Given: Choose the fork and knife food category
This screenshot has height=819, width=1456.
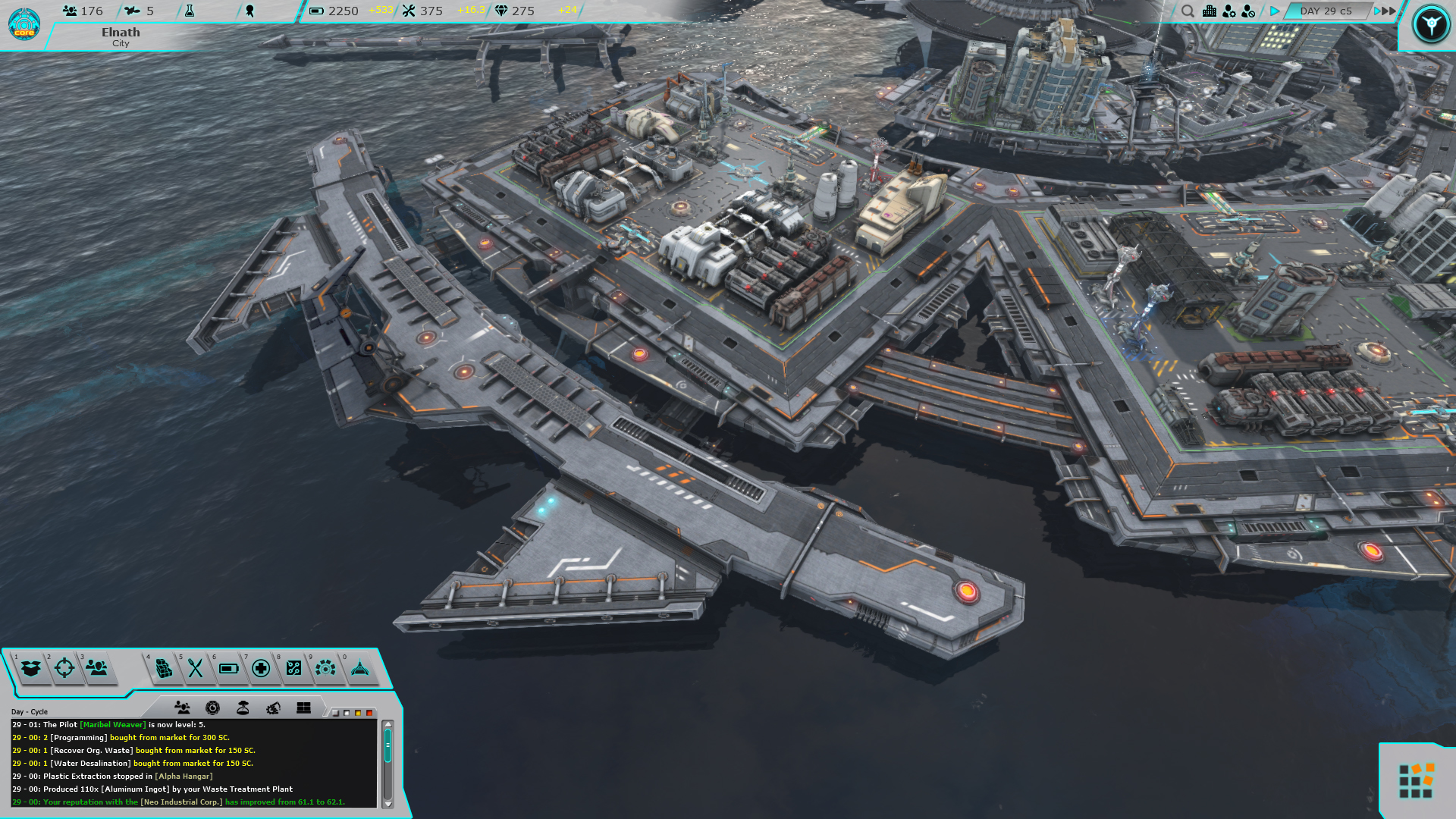Looking at the screenshot, I should pos(196,668).
